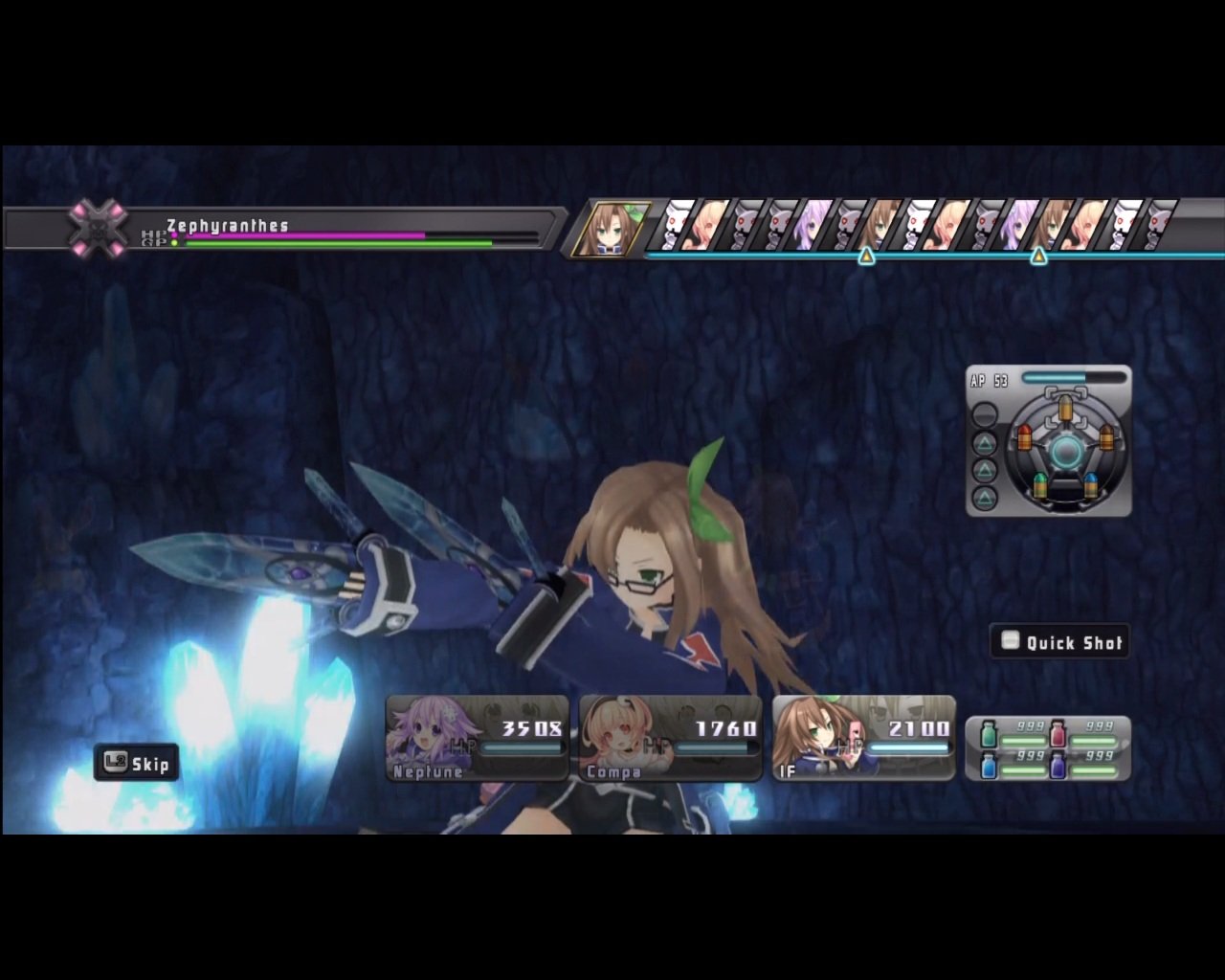The width and height of the screenshot is (1225, 980).
Task: Select Neptune's party status card
Action: click(x=476, y=737)
